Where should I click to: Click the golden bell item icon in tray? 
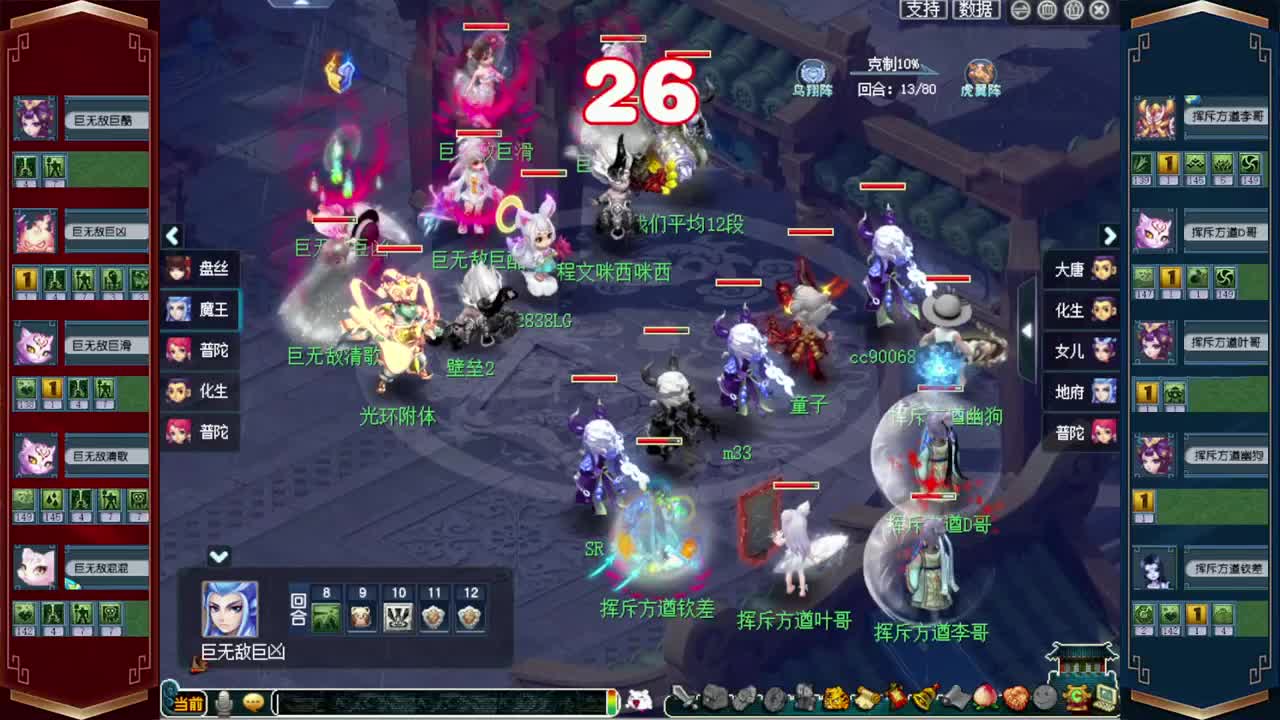tap(921, 701)
